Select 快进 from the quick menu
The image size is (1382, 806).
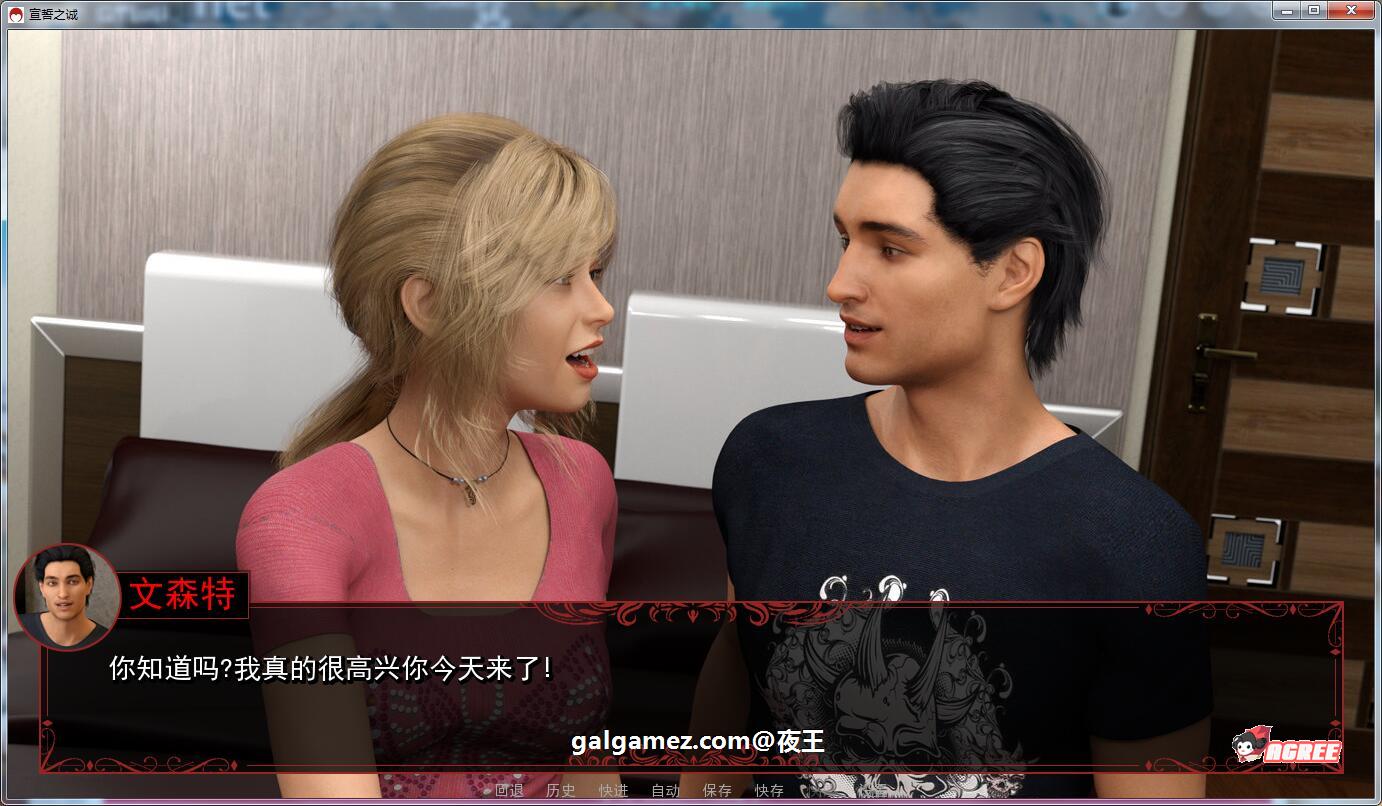pyautogui.click(x=613, y=789)
